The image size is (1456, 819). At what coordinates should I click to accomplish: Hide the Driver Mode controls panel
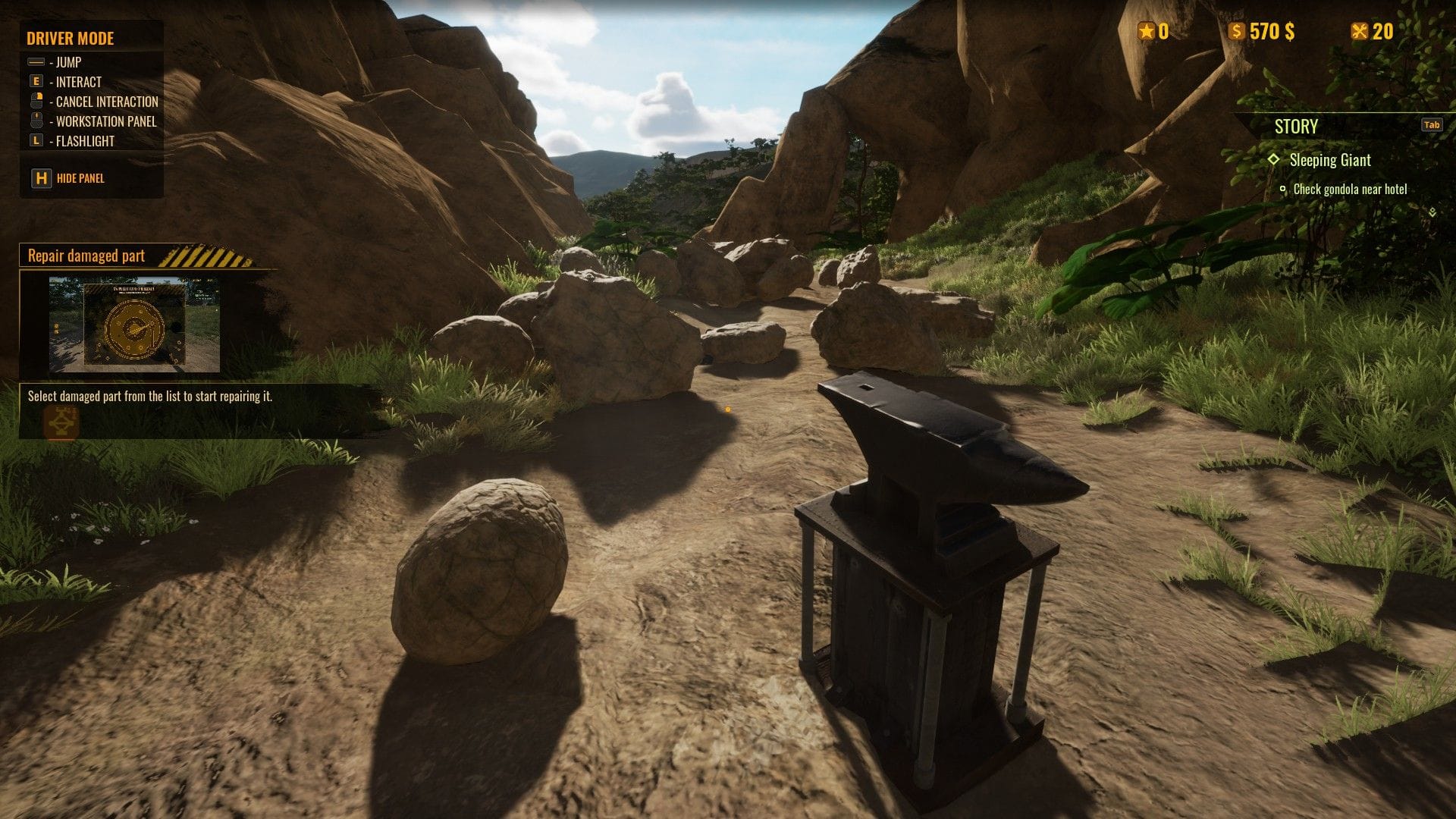(x=68, y=178)
